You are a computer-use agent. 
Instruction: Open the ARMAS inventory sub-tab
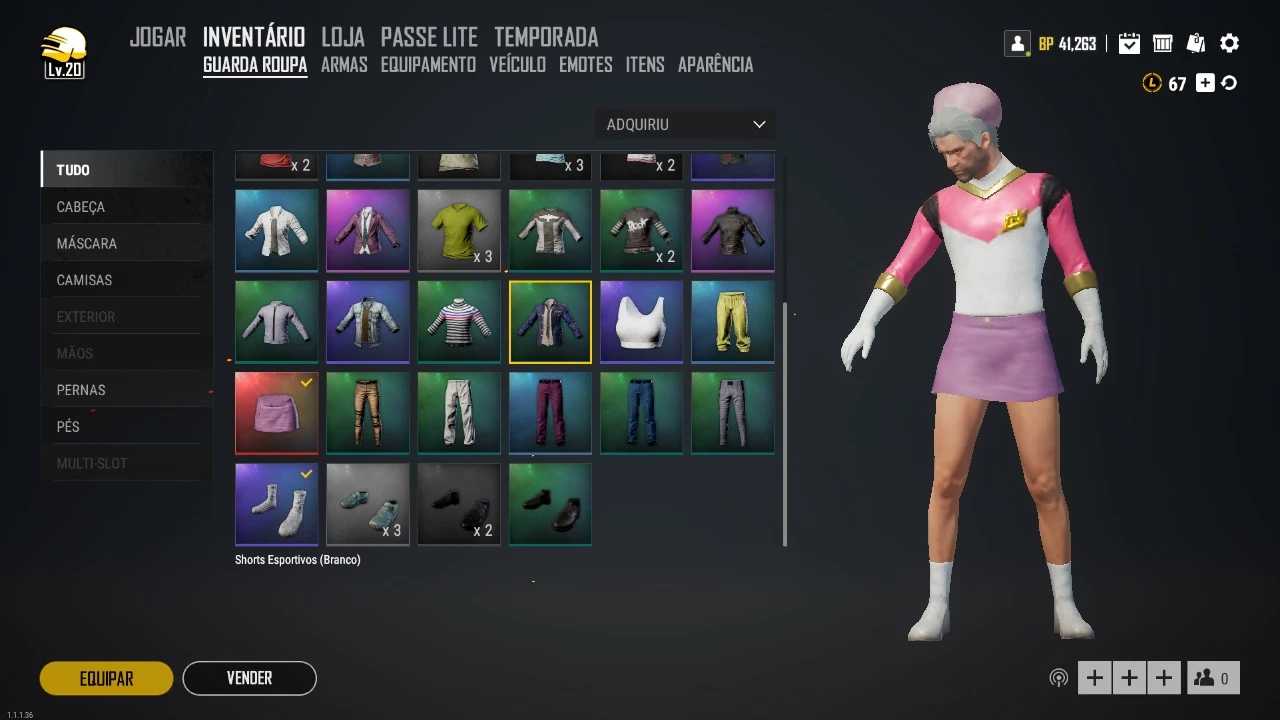tap(344, 65)
